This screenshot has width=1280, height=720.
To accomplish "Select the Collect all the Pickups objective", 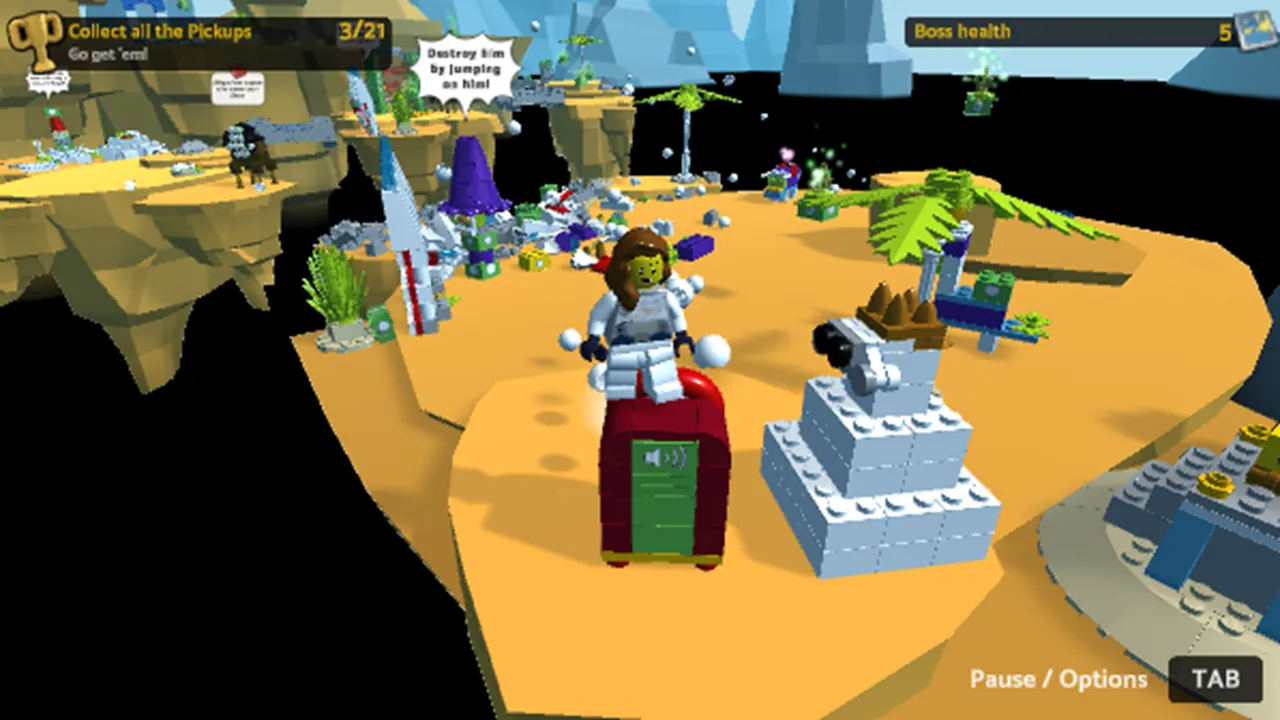I will [x=160, y=31].
